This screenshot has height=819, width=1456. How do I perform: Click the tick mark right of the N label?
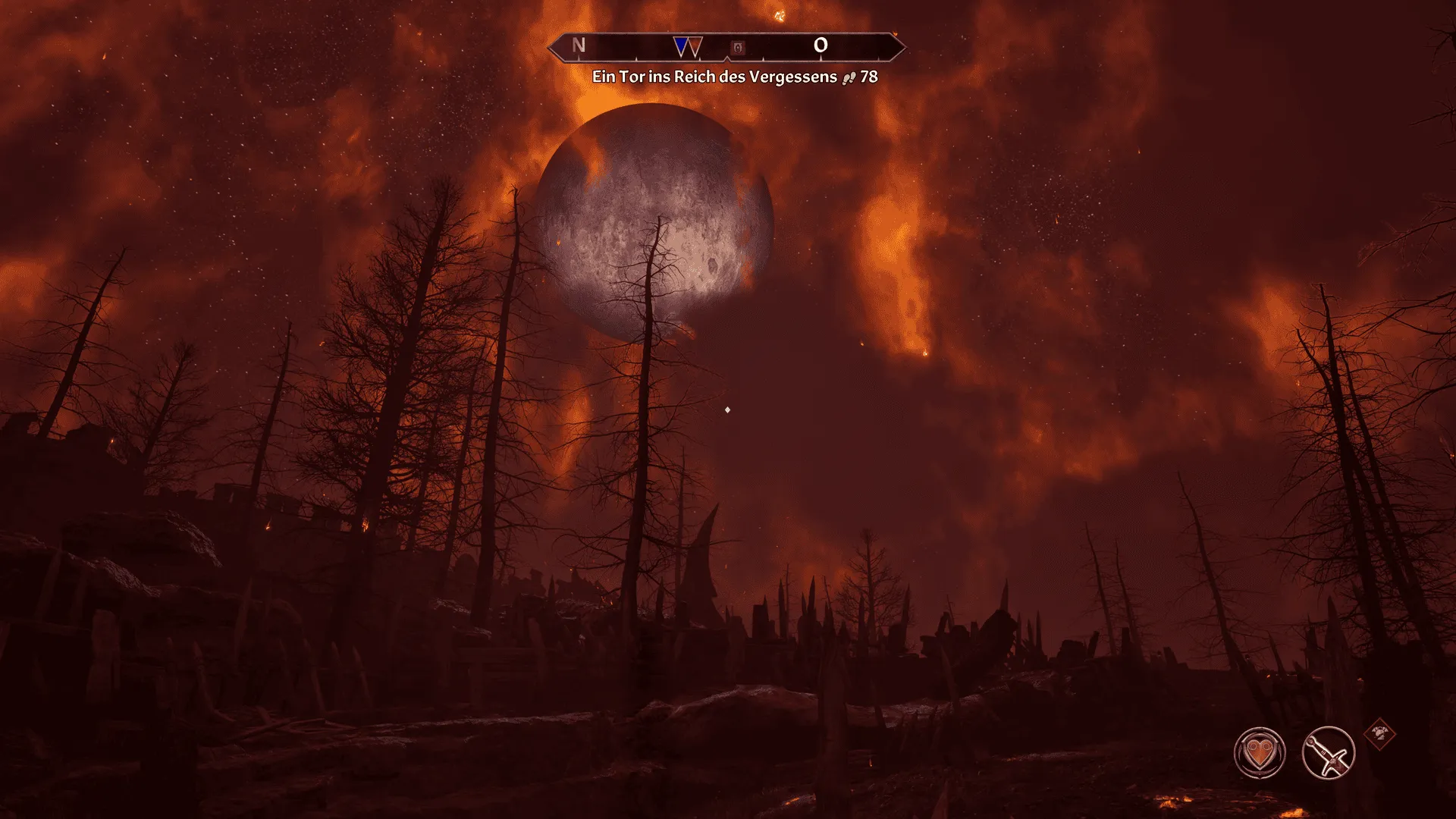click(x=635, y=58)
